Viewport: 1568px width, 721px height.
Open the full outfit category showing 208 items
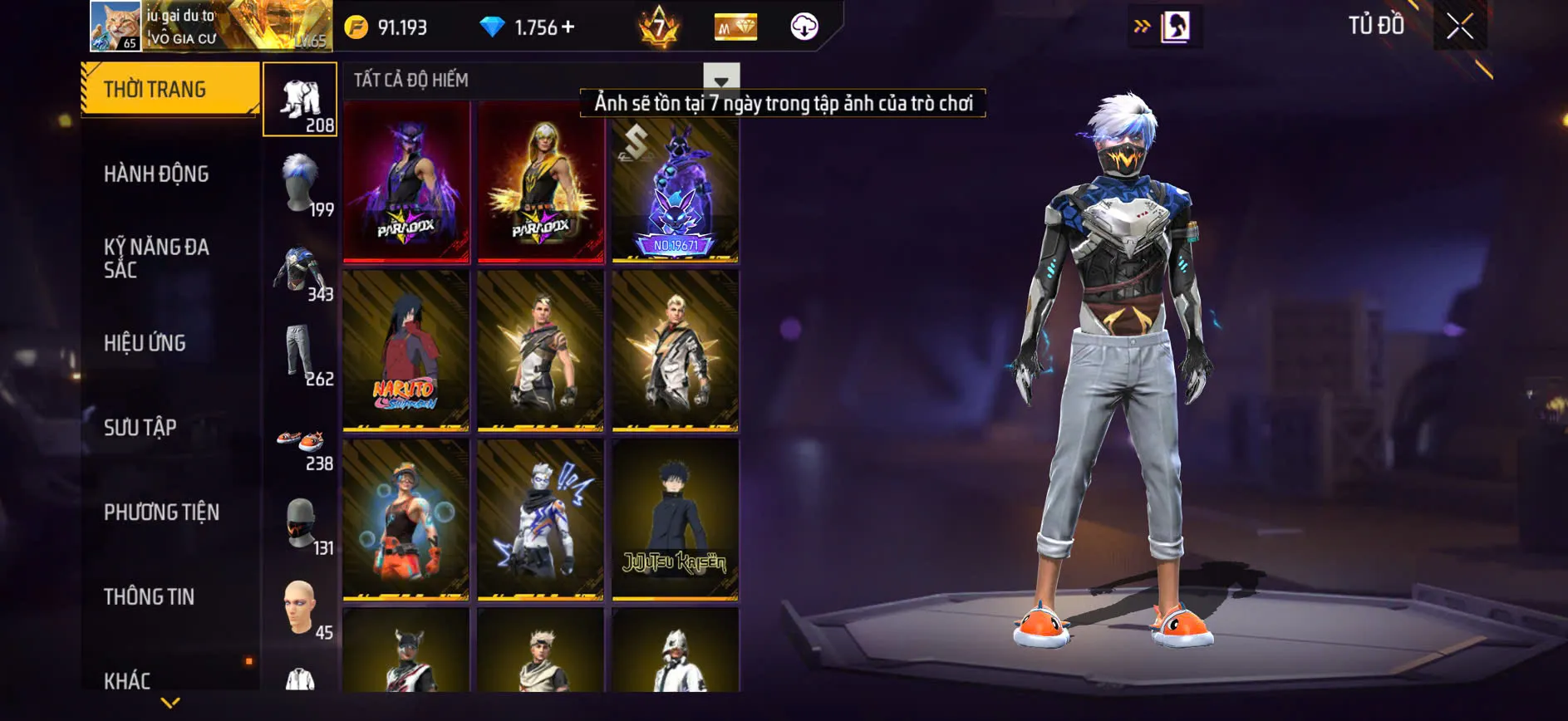point(302,100)
